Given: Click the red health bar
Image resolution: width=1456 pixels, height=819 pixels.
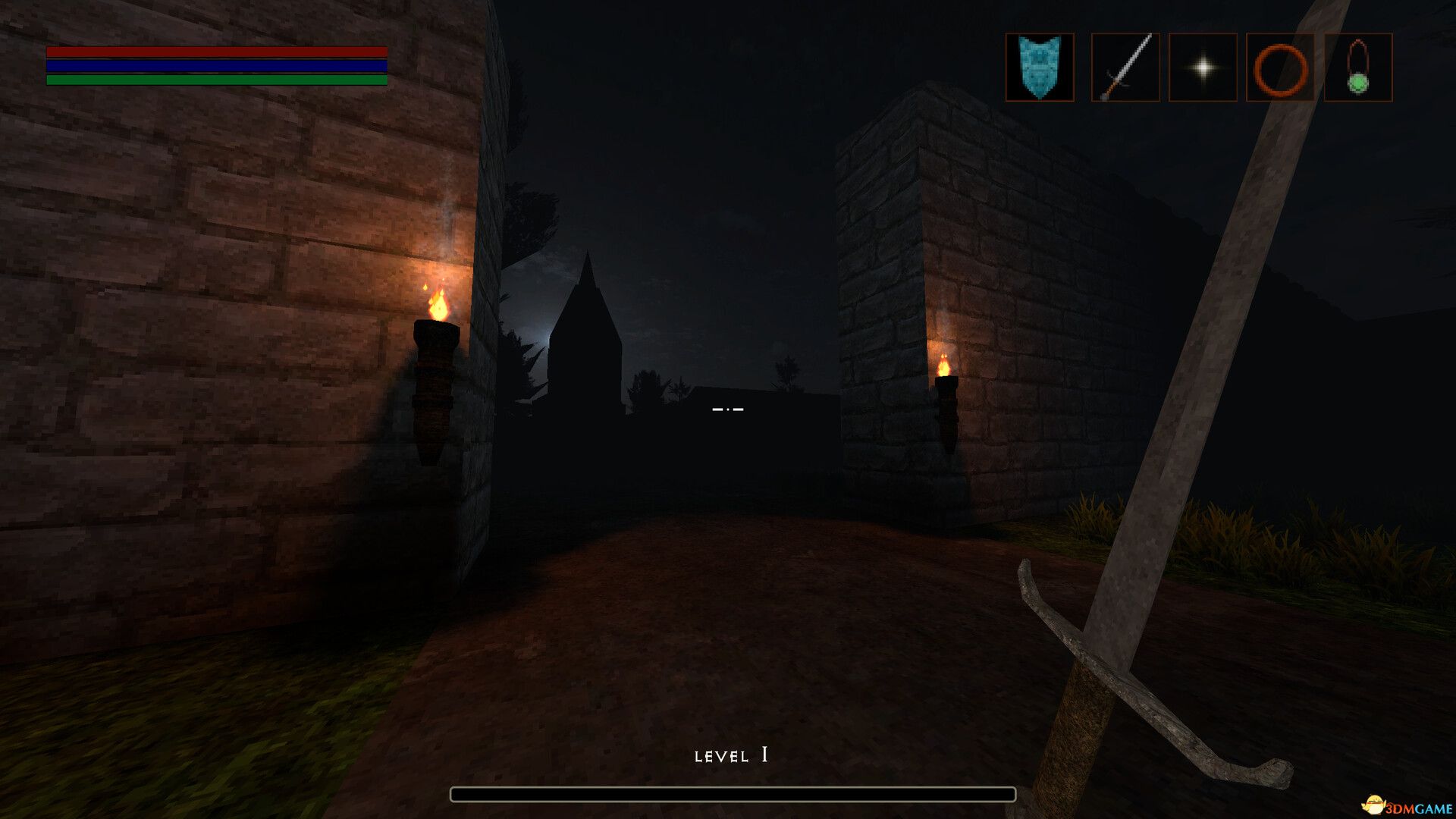Looking at the screenshot, I should [x=217, y=51].
